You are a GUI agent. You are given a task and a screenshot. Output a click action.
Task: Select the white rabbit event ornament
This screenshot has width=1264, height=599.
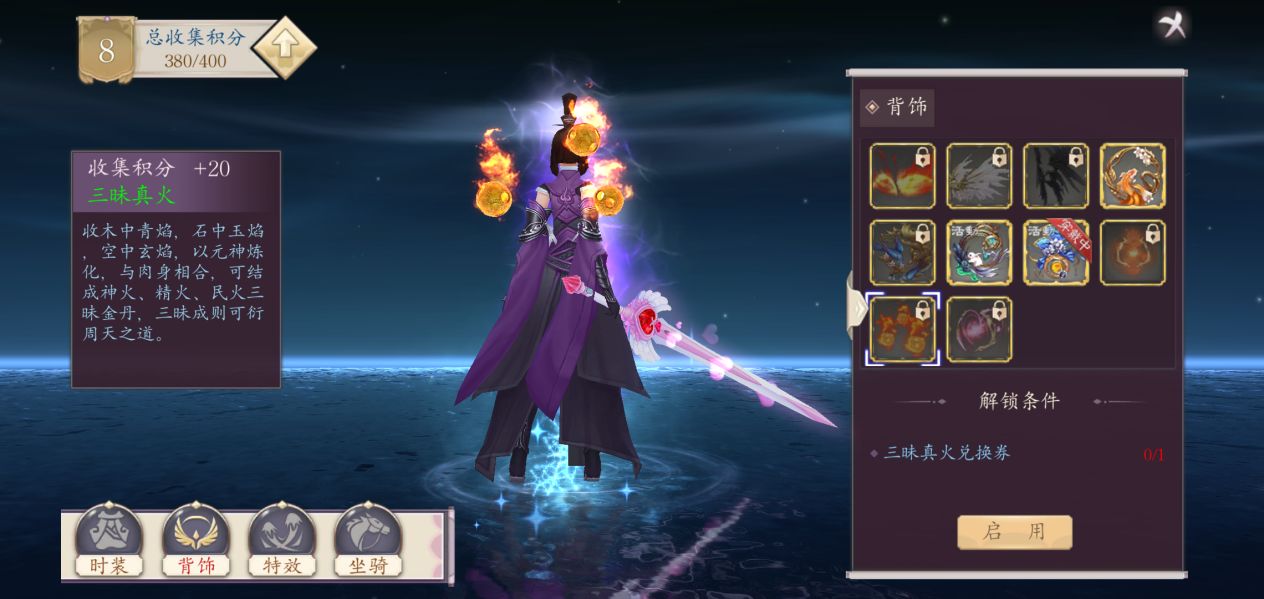979,253
